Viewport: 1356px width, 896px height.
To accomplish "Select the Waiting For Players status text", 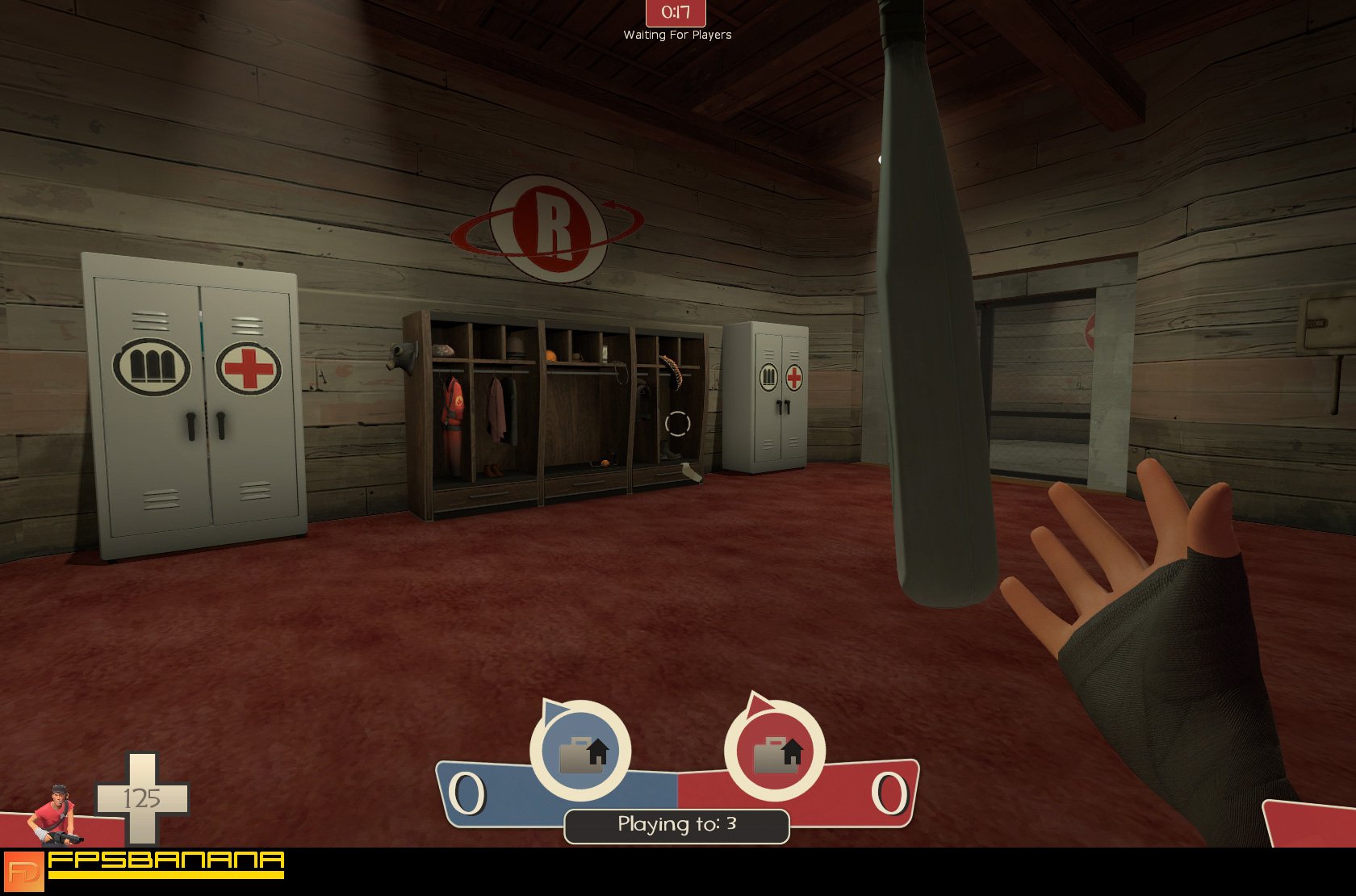I will 676,36.
